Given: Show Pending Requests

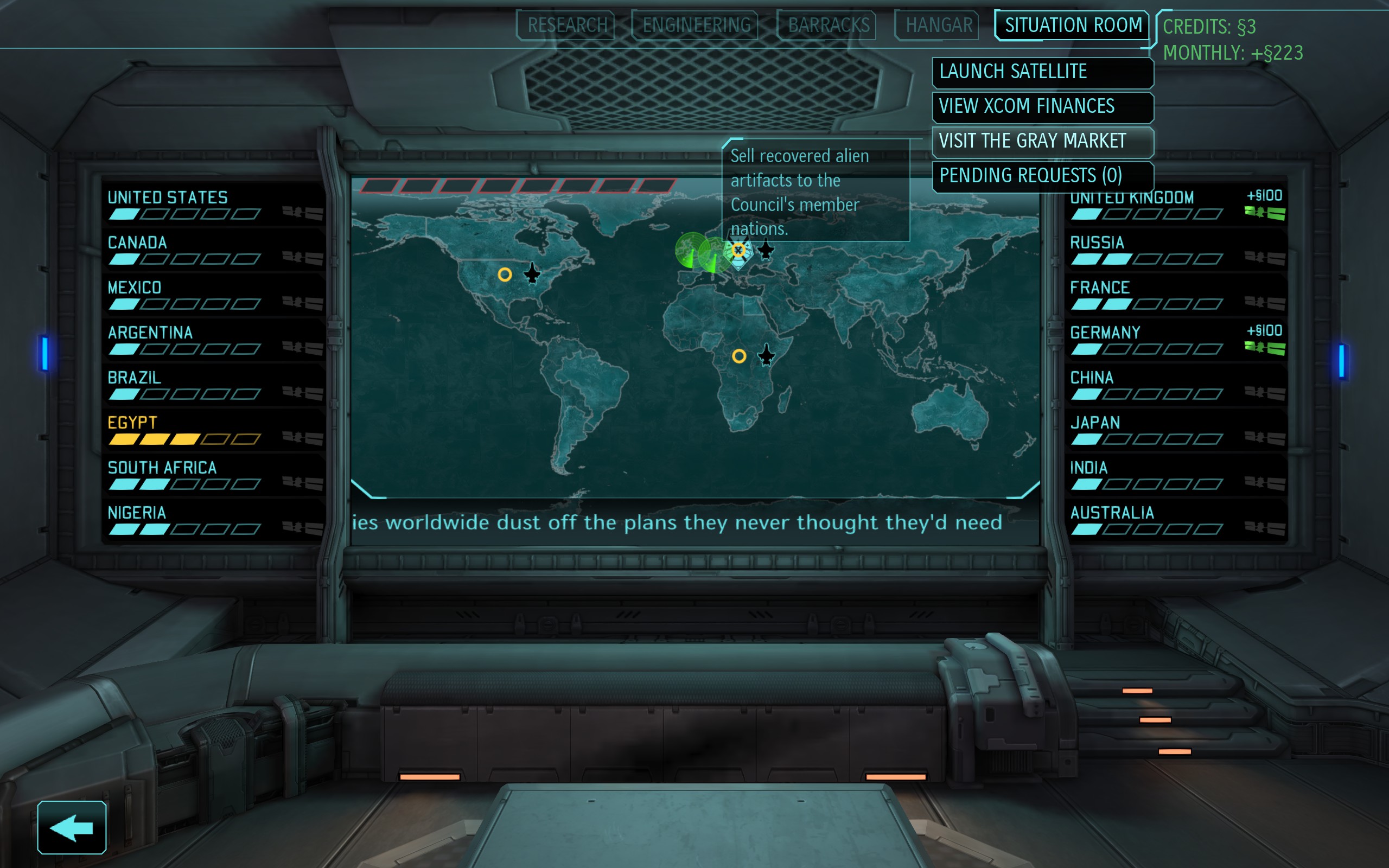Looking at the screenshot, I should [1042, 176].
